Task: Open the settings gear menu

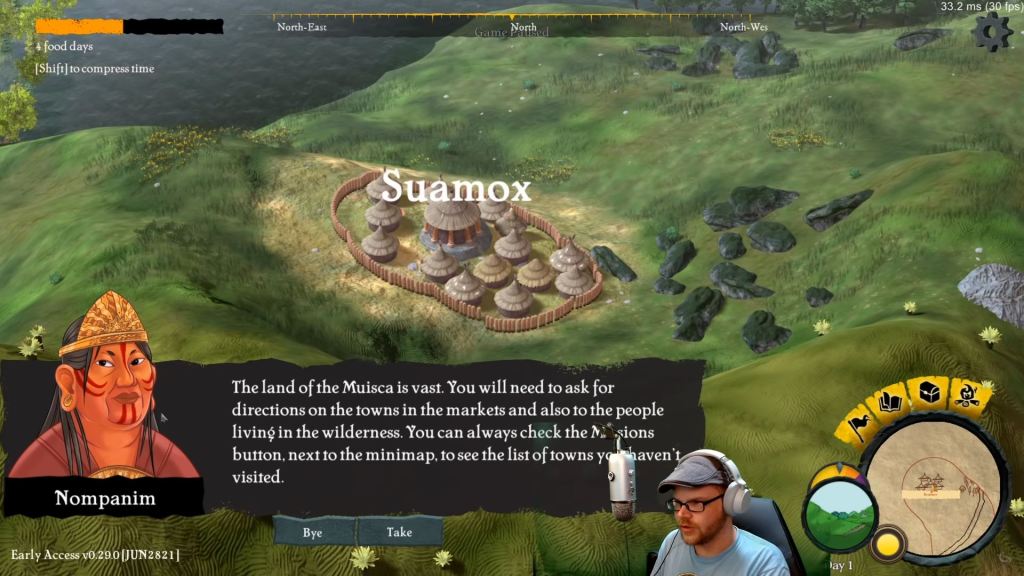Action: (x=992, y=33)
